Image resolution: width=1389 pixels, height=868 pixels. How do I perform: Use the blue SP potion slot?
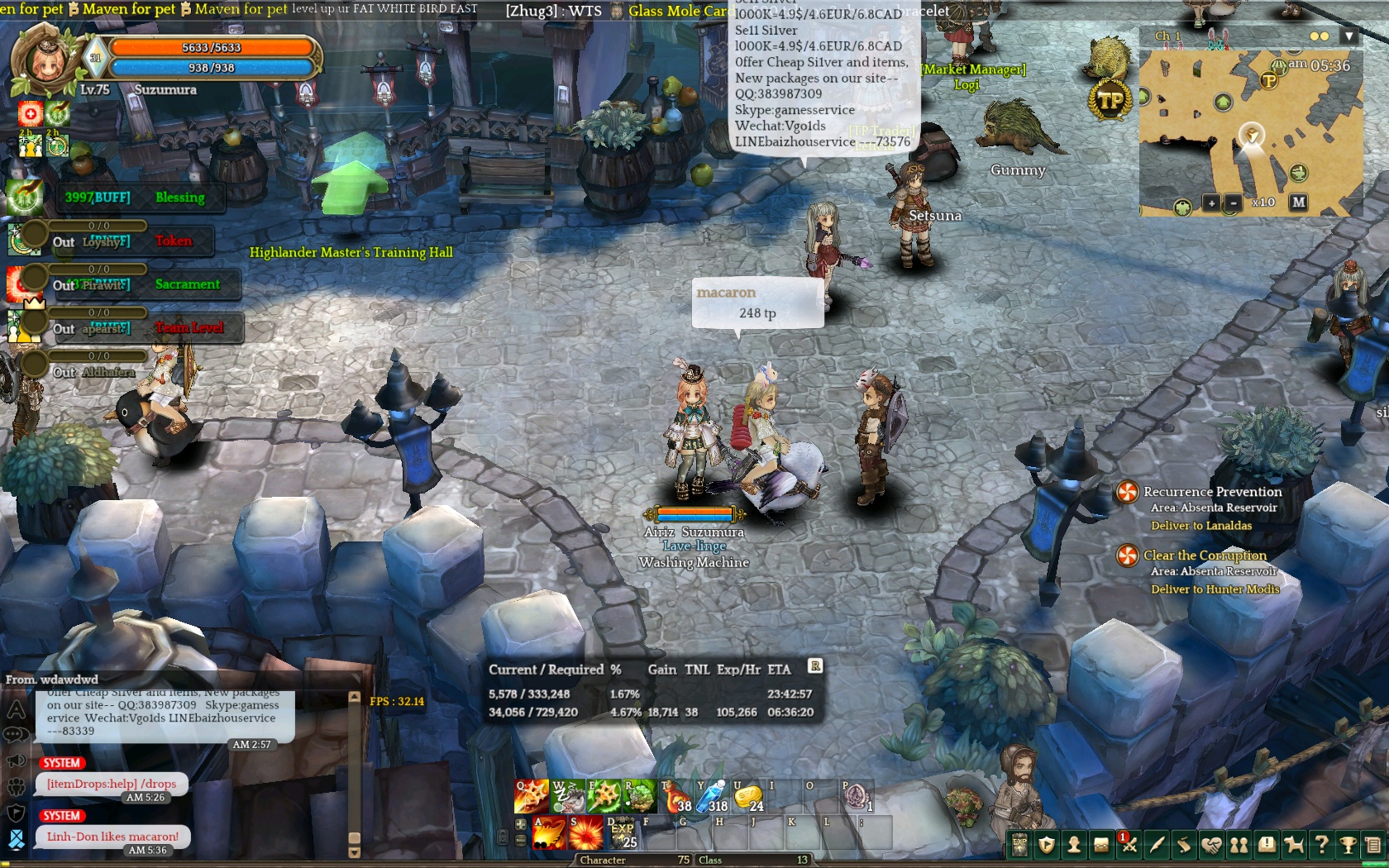712,797
